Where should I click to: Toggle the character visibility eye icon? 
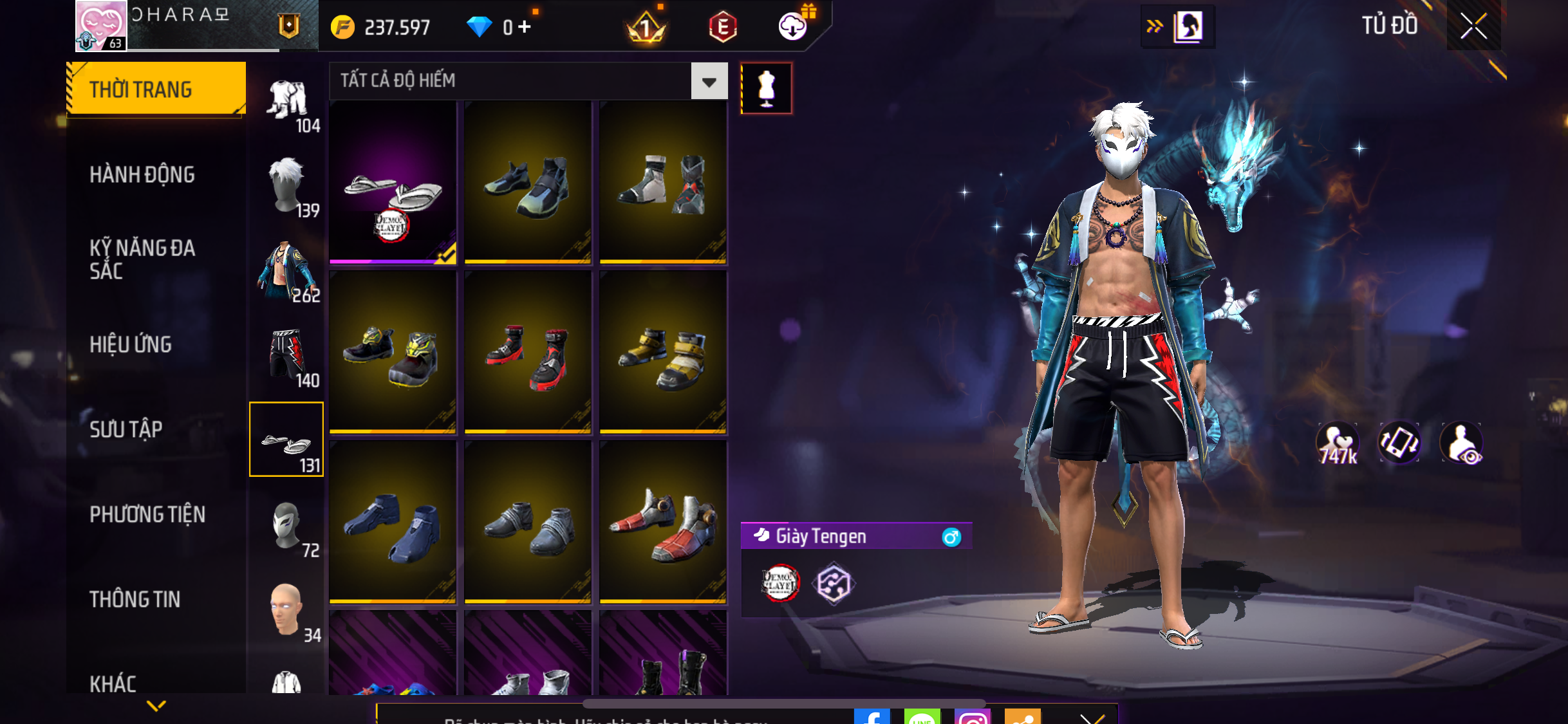[x=1462, y=443]
